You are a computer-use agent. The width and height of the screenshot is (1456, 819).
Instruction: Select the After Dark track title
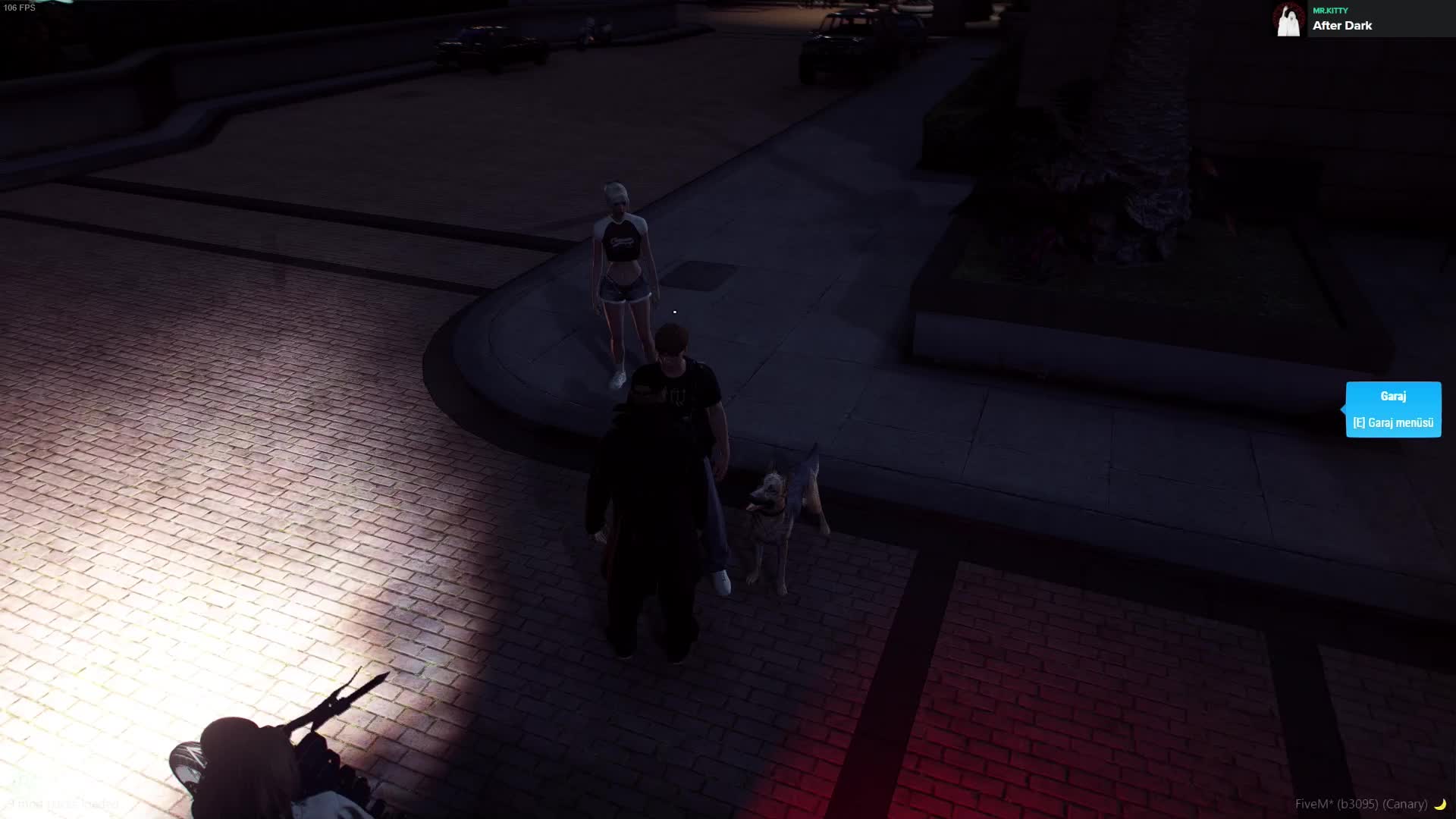pos(1341,26)
